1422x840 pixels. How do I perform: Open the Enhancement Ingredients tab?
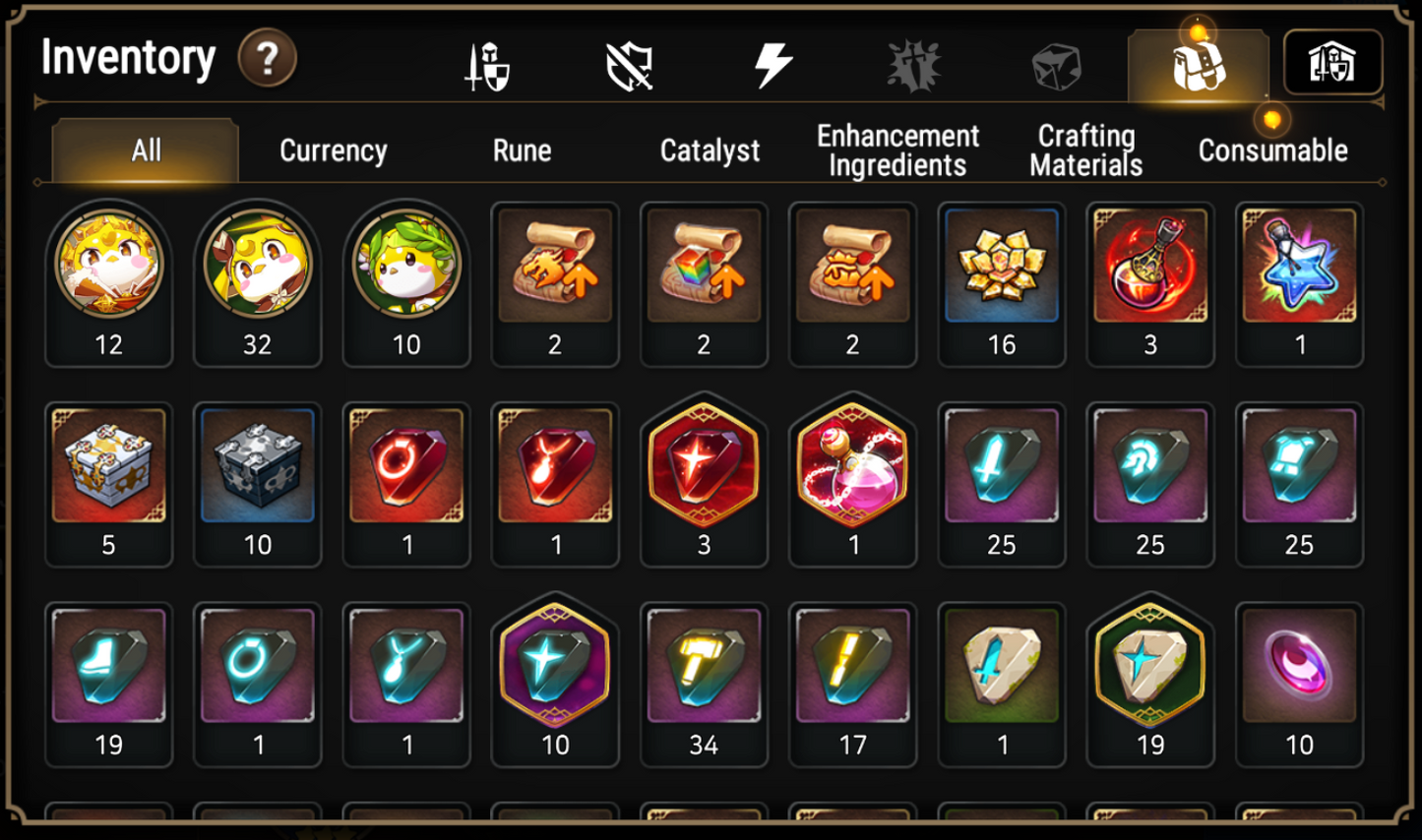point(896,150)
